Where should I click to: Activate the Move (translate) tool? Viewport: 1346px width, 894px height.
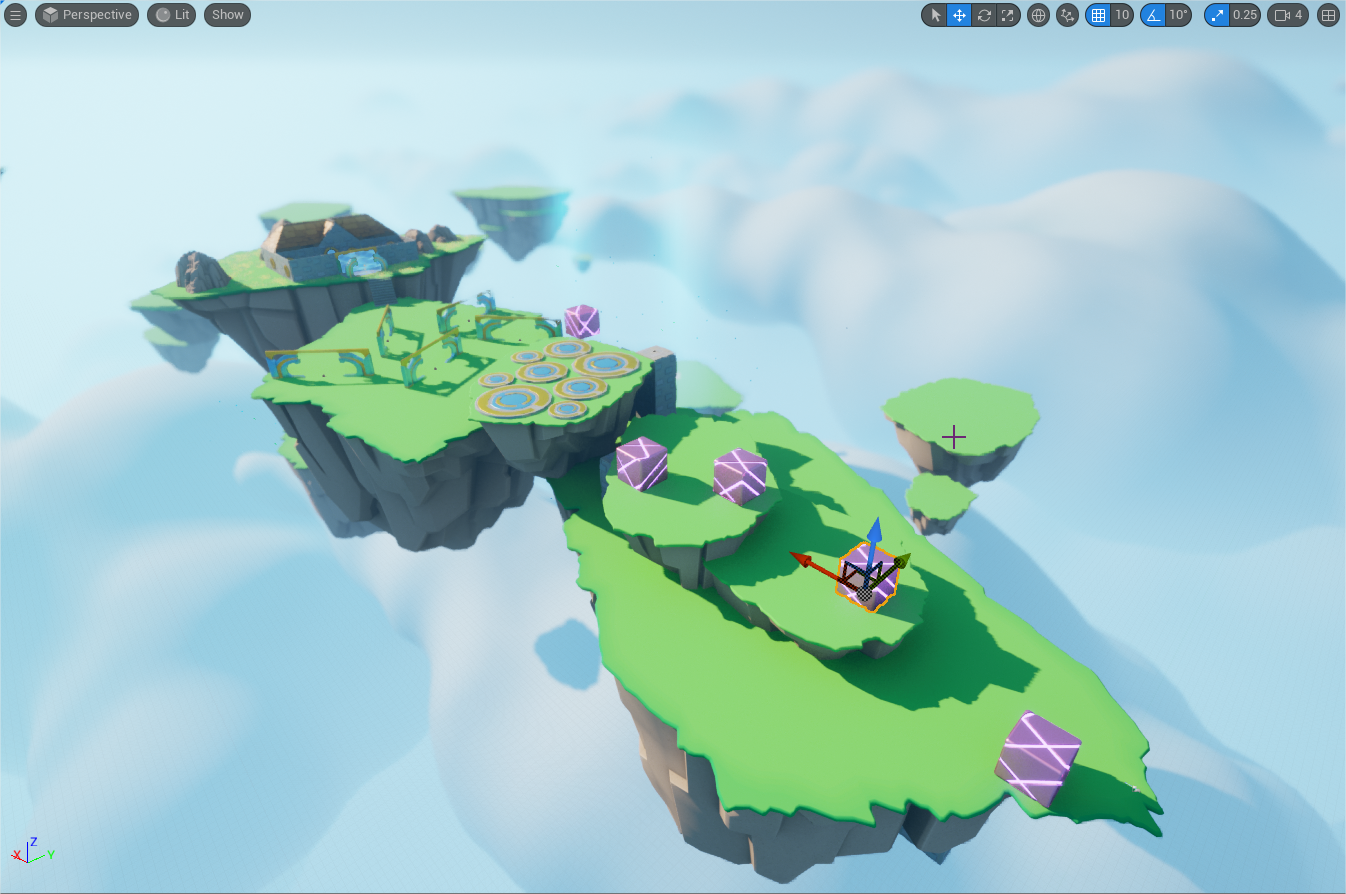[x=959, y=15]
